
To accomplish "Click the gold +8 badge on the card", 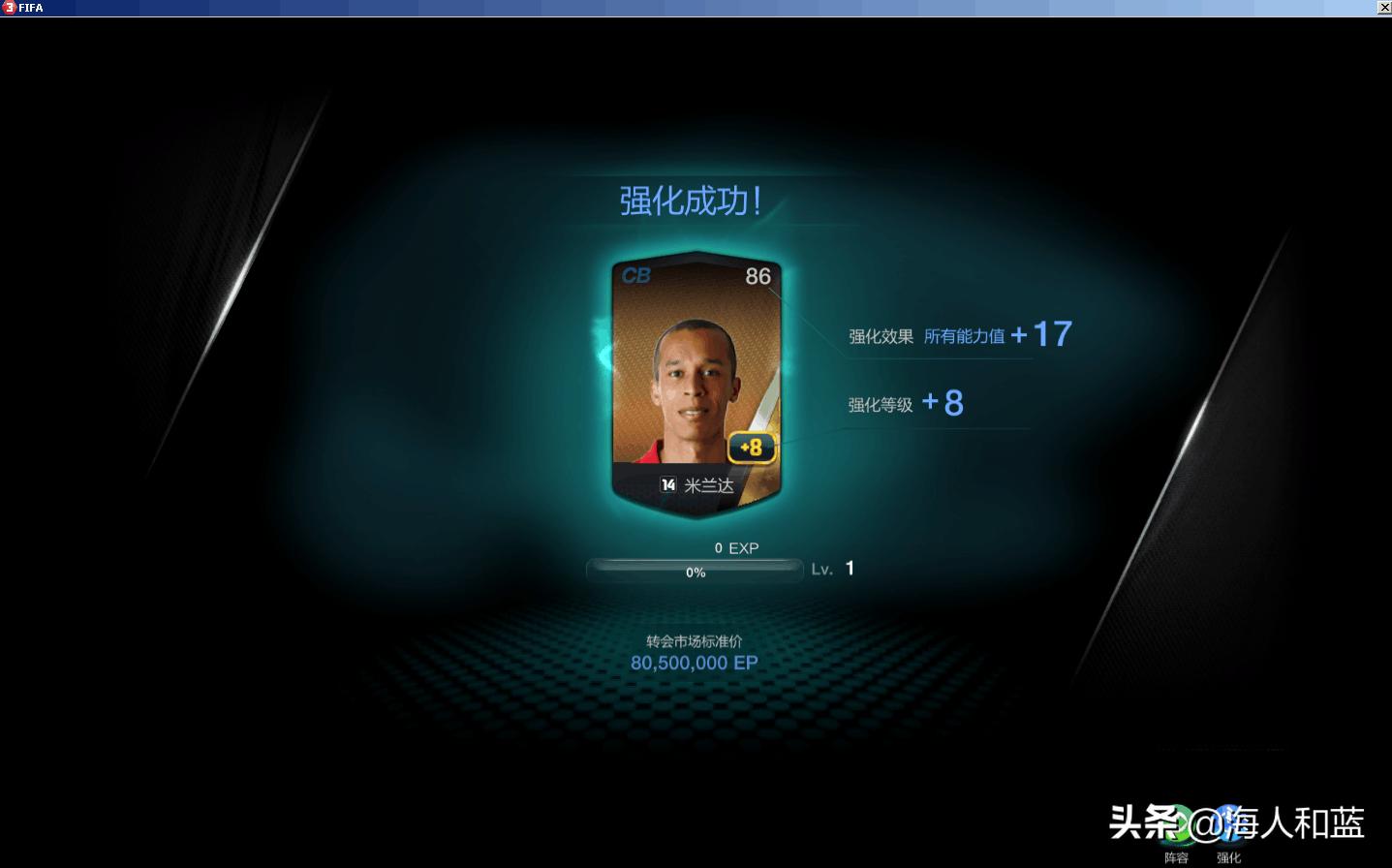I will pos(751,448).
